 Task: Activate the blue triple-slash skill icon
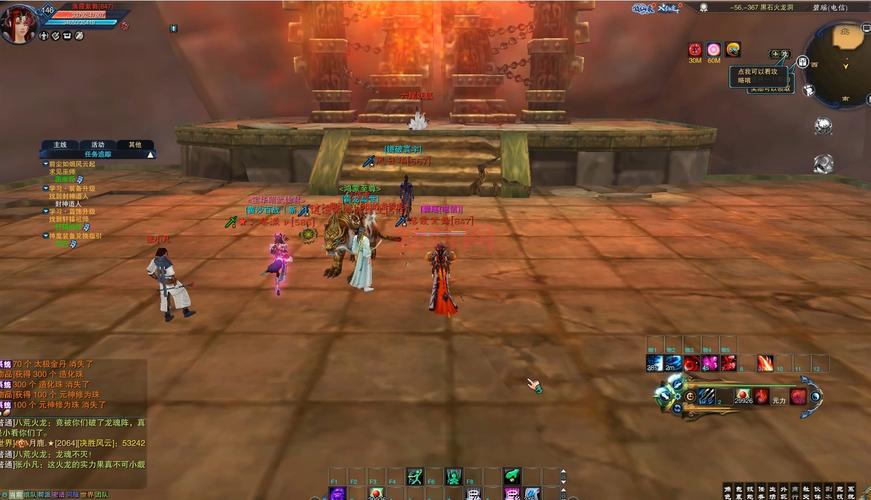707,396
